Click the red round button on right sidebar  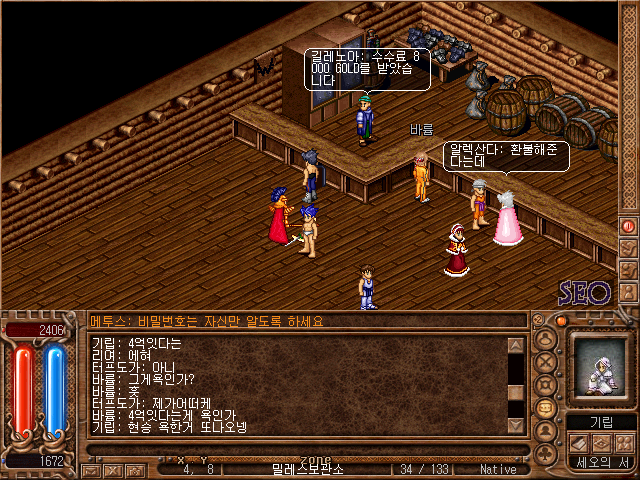[628, 226]
